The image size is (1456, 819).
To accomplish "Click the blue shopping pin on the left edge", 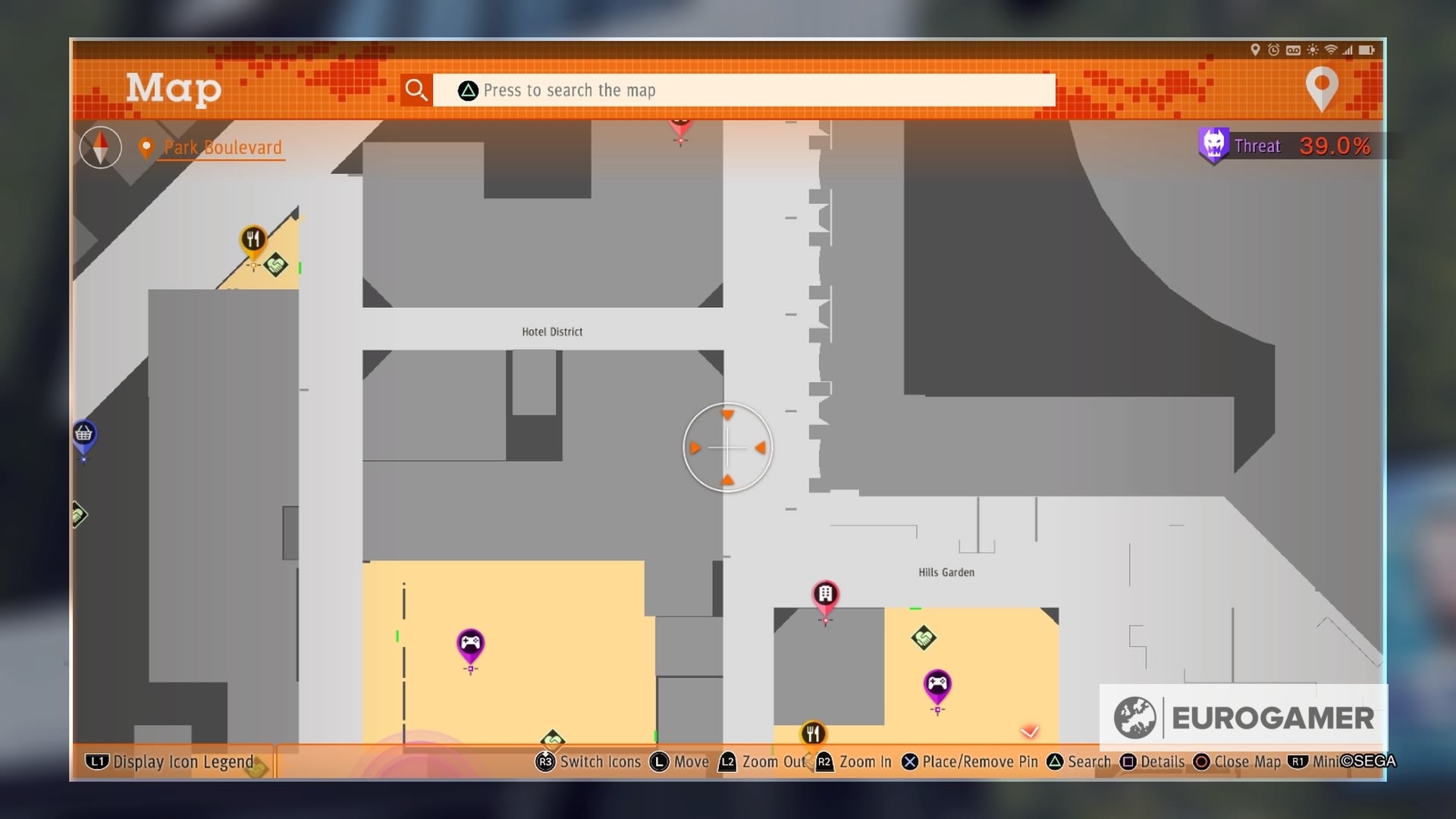I will click(x=83, y=434).
